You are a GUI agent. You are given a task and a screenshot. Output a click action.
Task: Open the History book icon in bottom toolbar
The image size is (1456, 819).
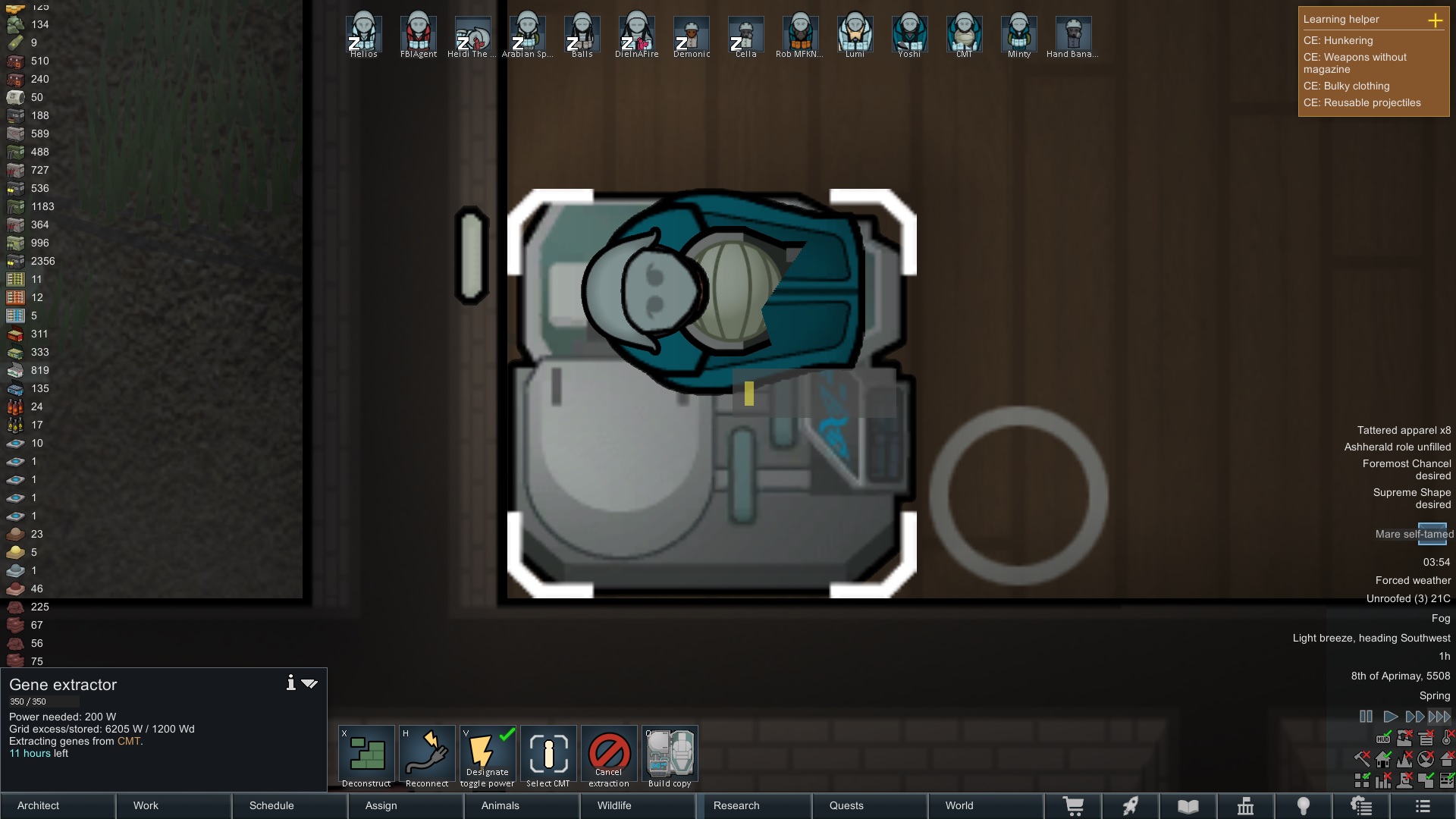click(1188, 805)
